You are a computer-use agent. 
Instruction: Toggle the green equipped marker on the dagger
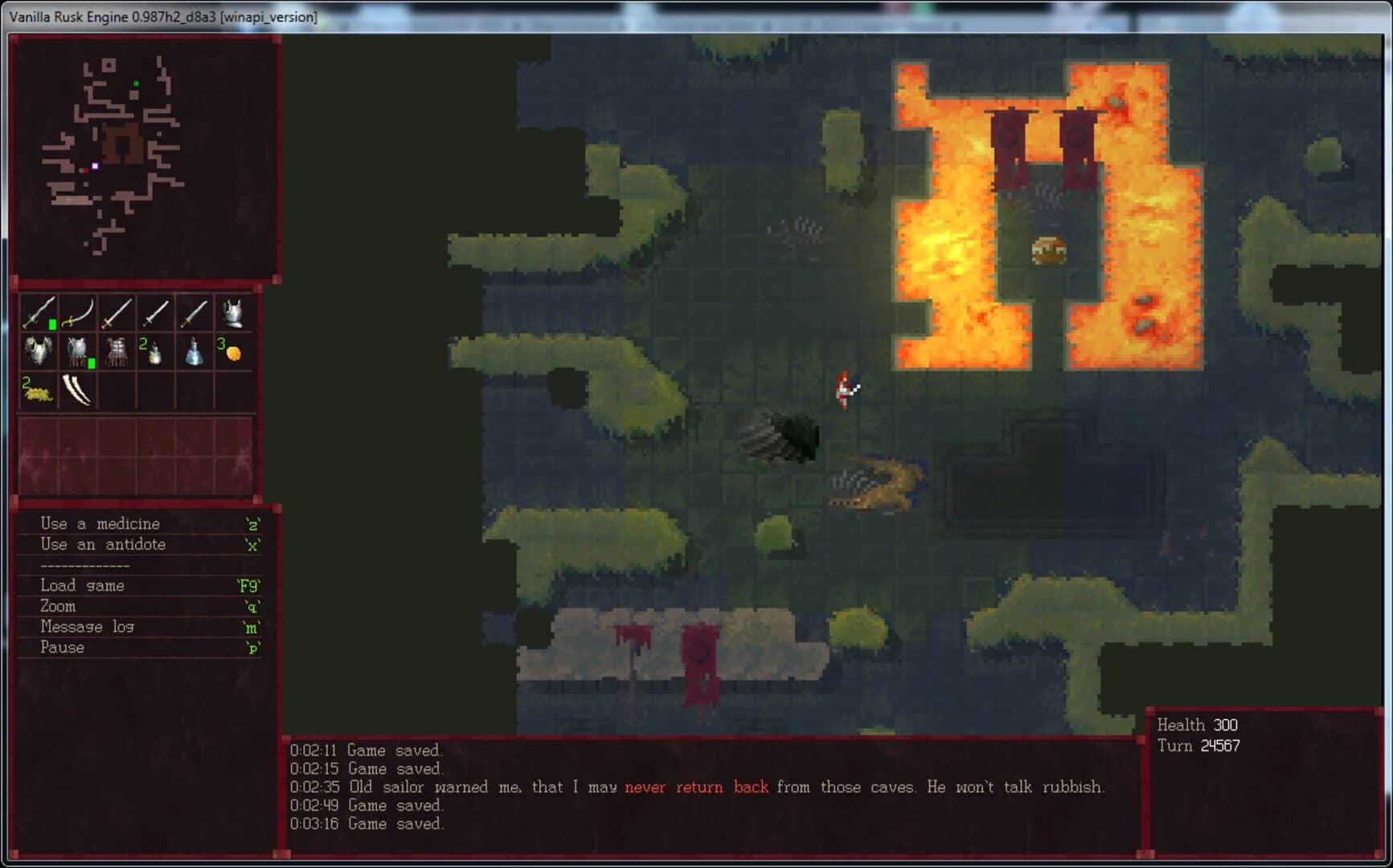[52, 324]
